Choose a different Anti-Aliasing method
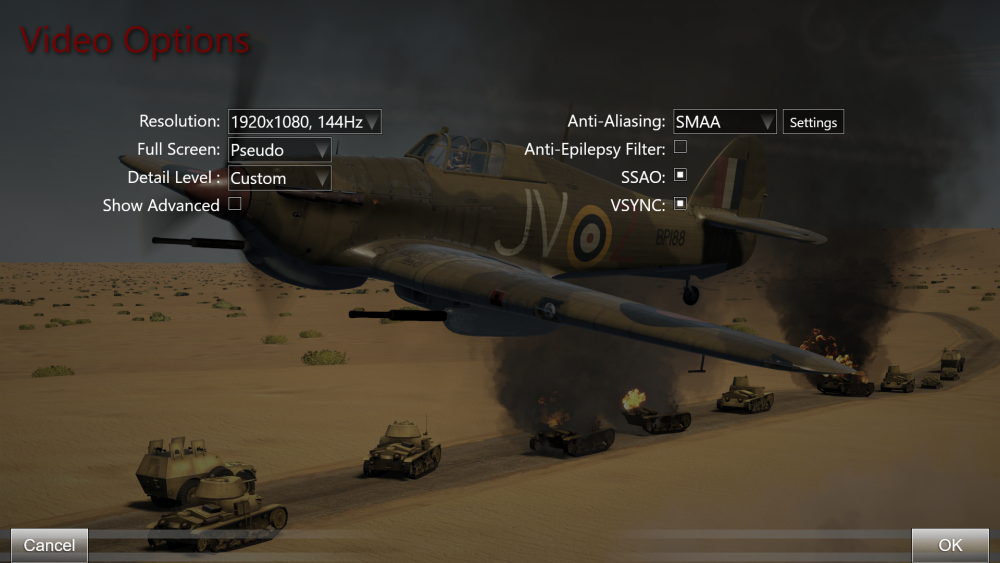This screenshot has height=563, width=1000. (725, 122)
